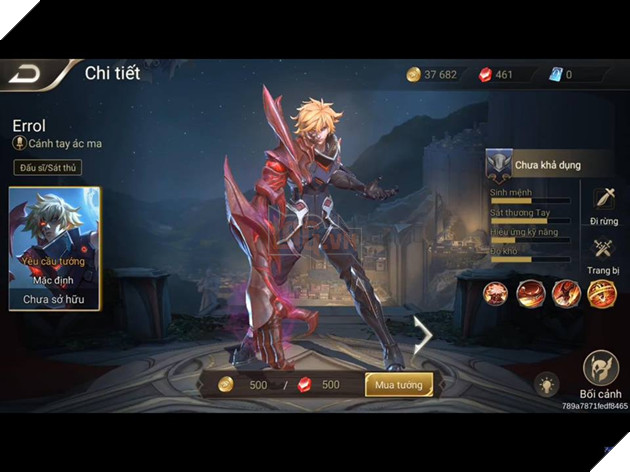
Task: Play Errol's voice line microphone icon
Action: [x=19, y=144]
